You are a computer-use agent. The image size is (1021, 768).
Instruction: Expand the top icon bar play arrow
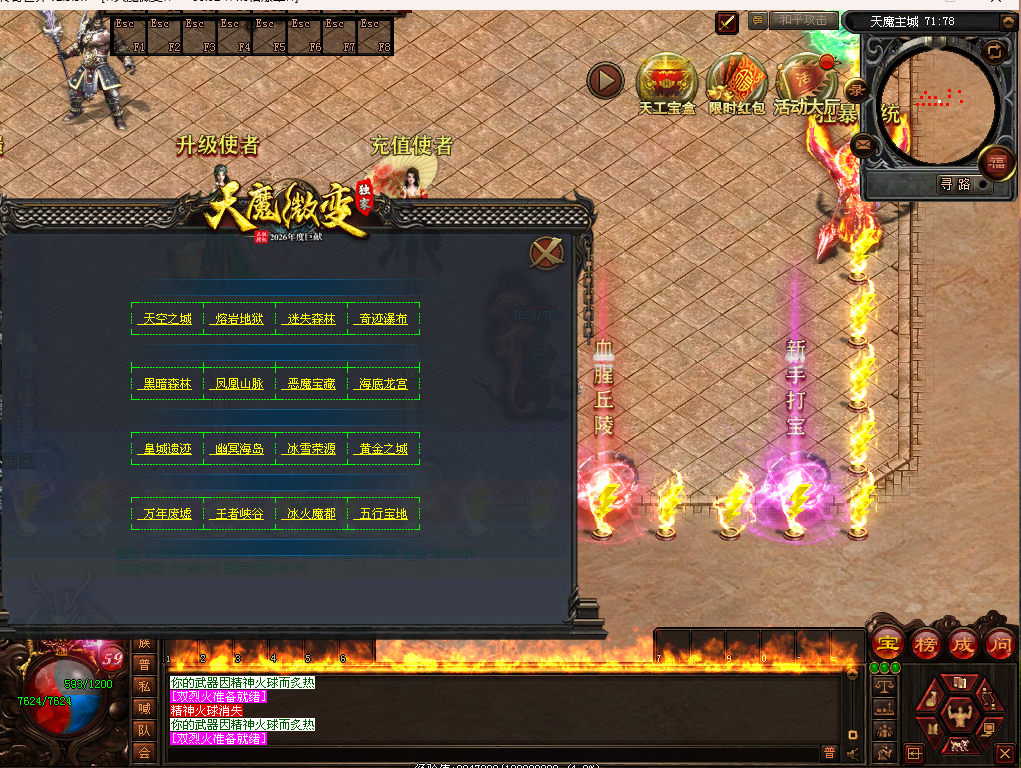[605, 81]
